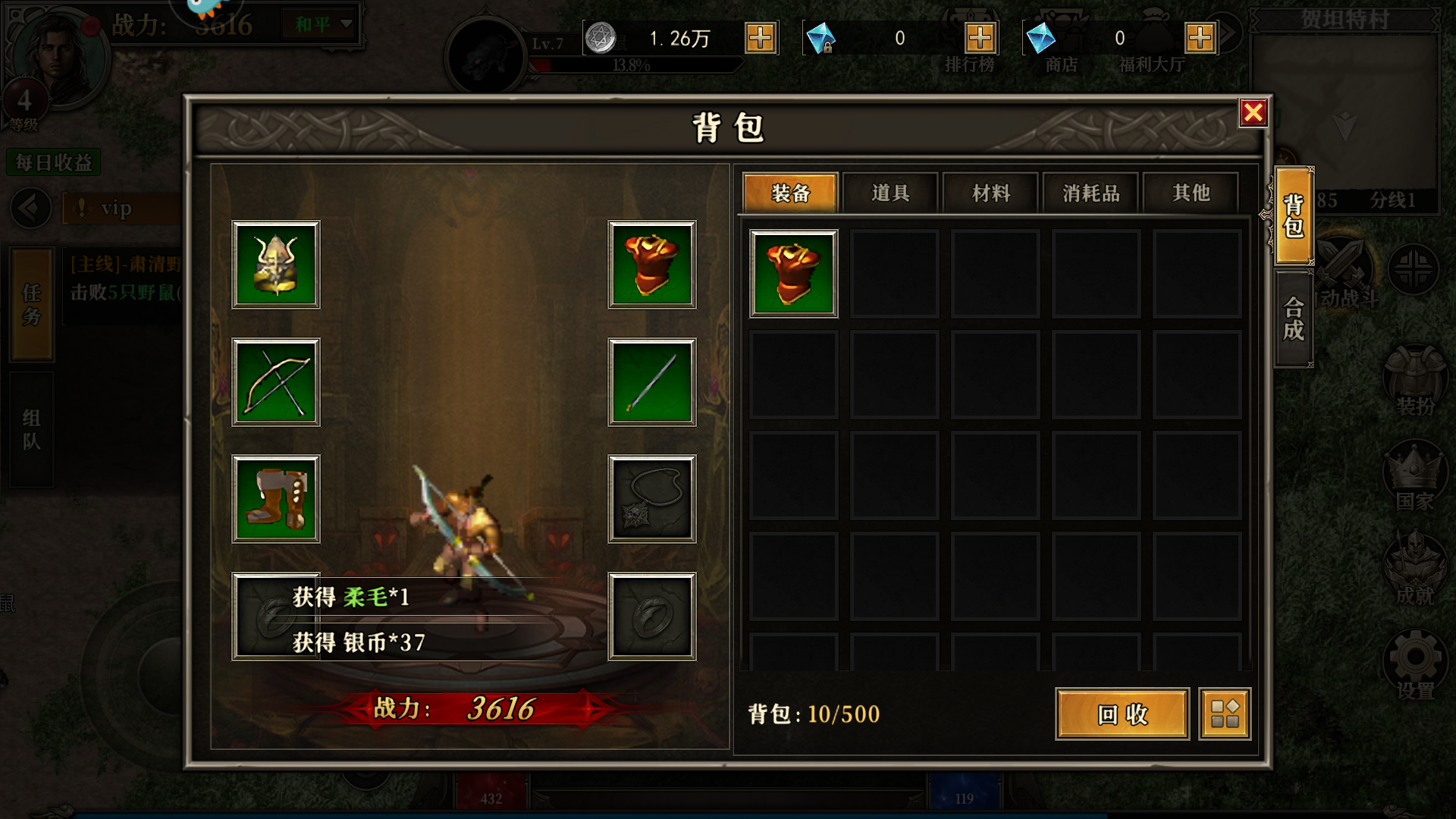Click the 回收 recycle button
Viewport: 1456px width, 819px height.
[1121, 715]
